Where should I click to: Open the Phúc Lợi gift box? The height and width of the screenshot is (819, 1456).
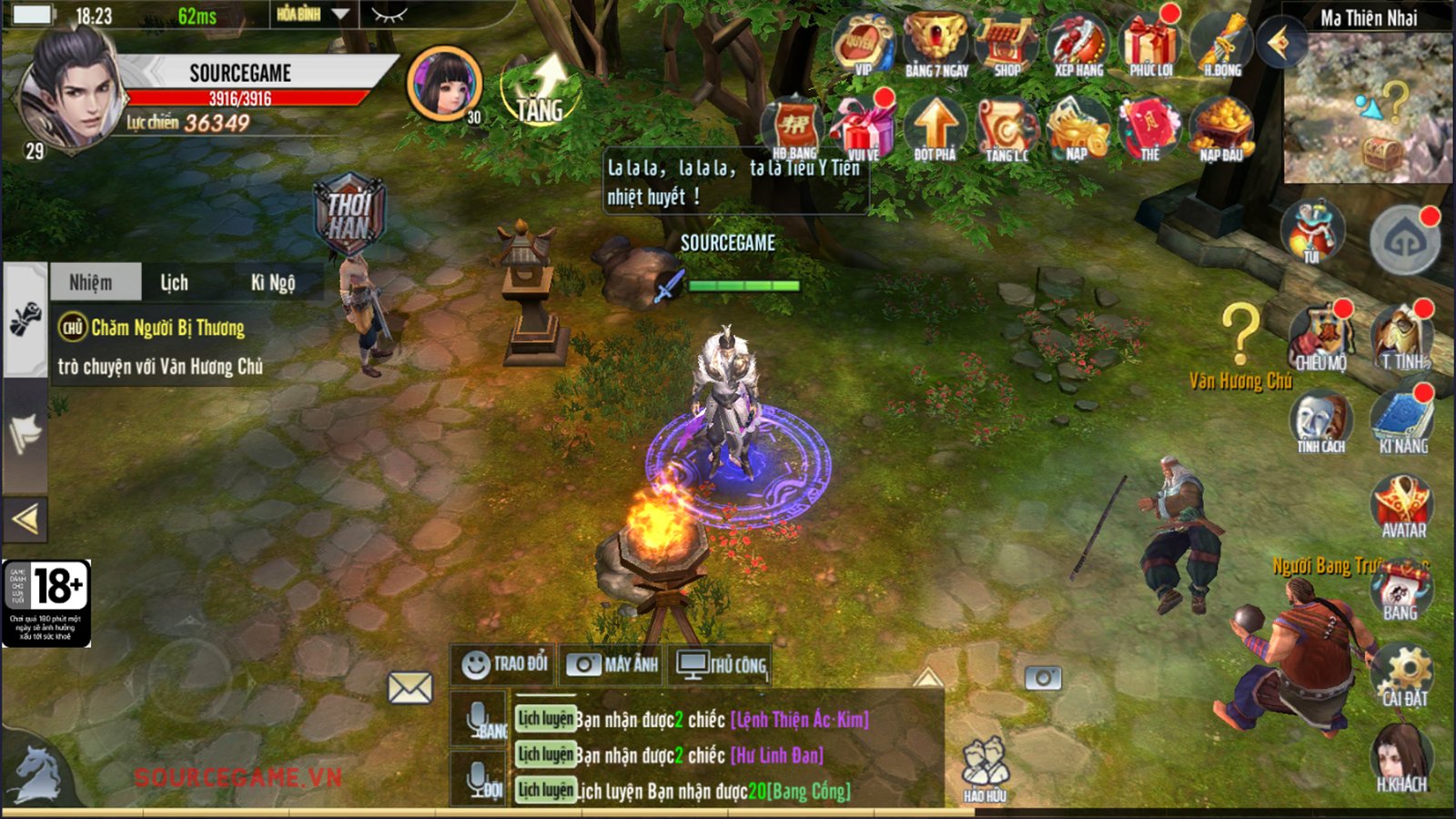1150,44
